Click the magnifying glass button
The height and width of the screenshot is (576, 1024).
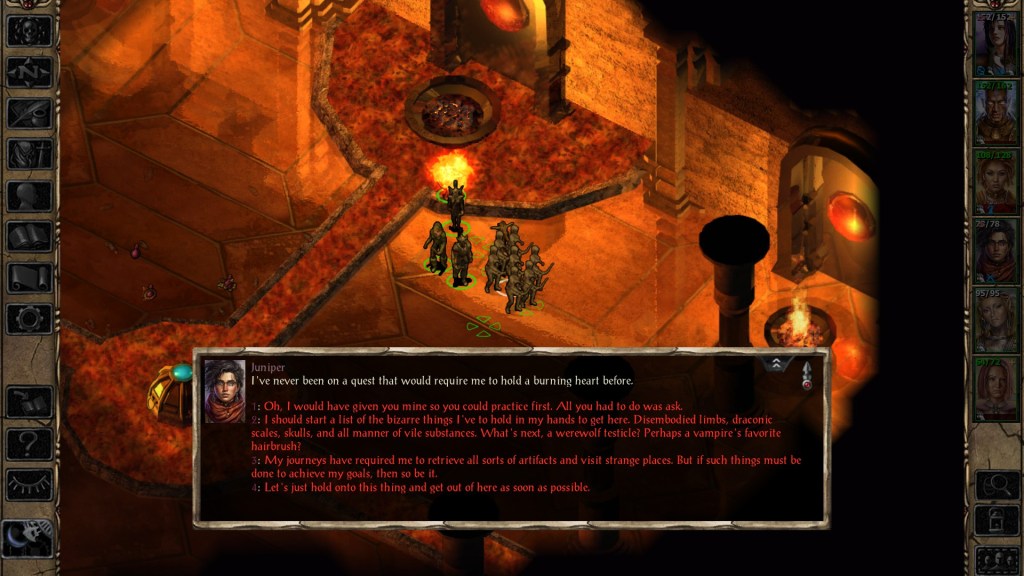(995, 484)
